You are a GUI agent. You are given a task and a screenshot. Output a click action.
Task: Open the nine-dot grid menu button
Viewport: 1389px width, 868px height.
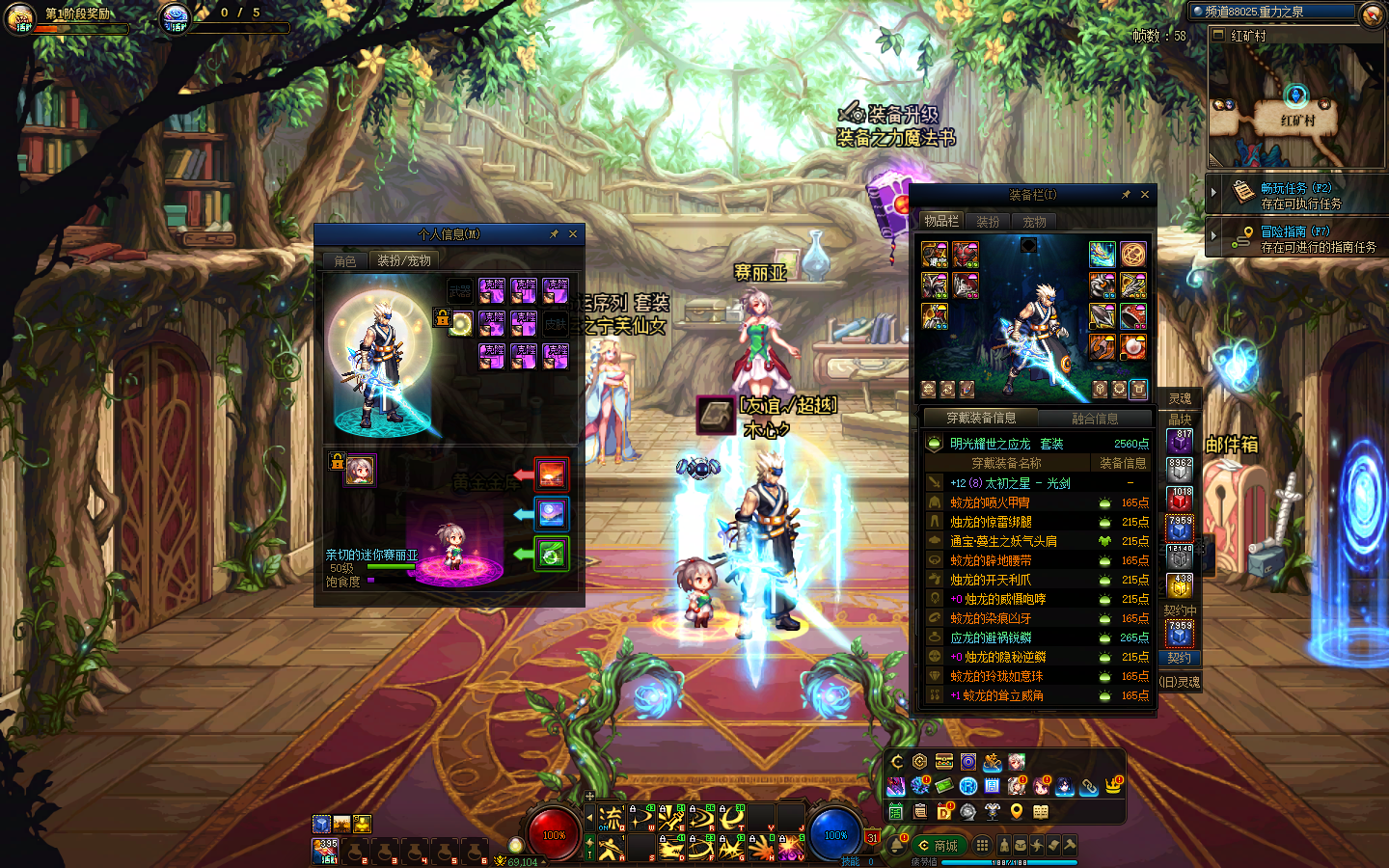(x=982, y=846)
